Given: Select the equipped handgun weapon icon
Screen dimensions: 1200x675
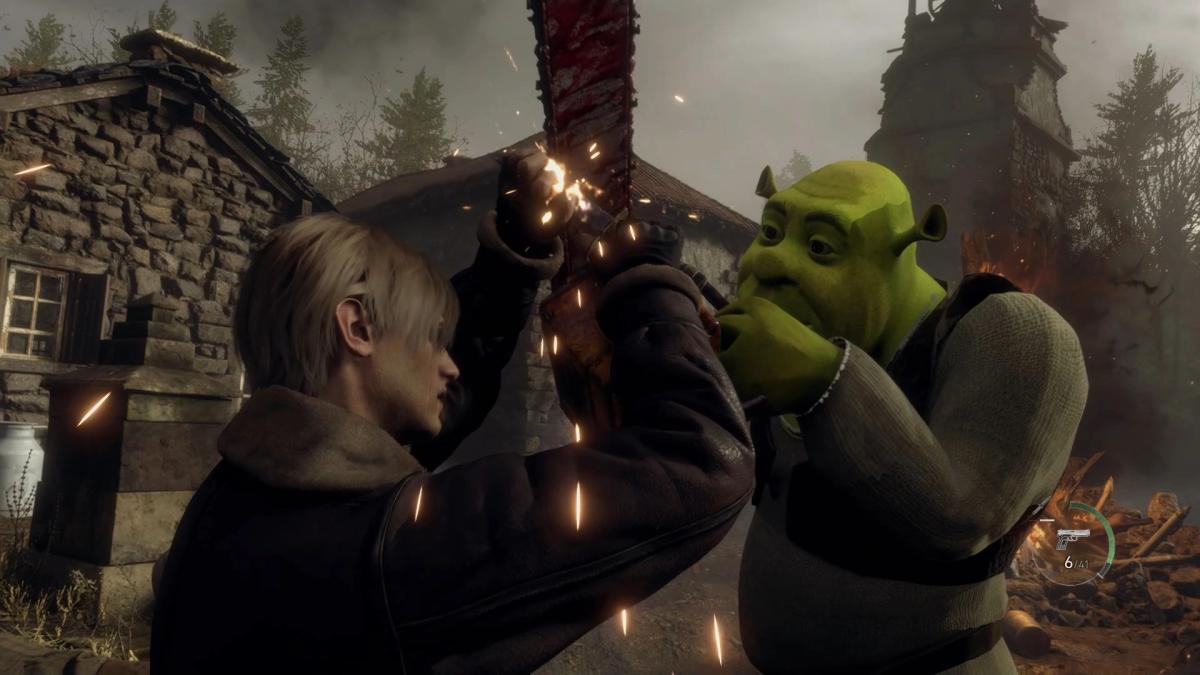Looking at the screenshot, I should (x=1071, y=536).
